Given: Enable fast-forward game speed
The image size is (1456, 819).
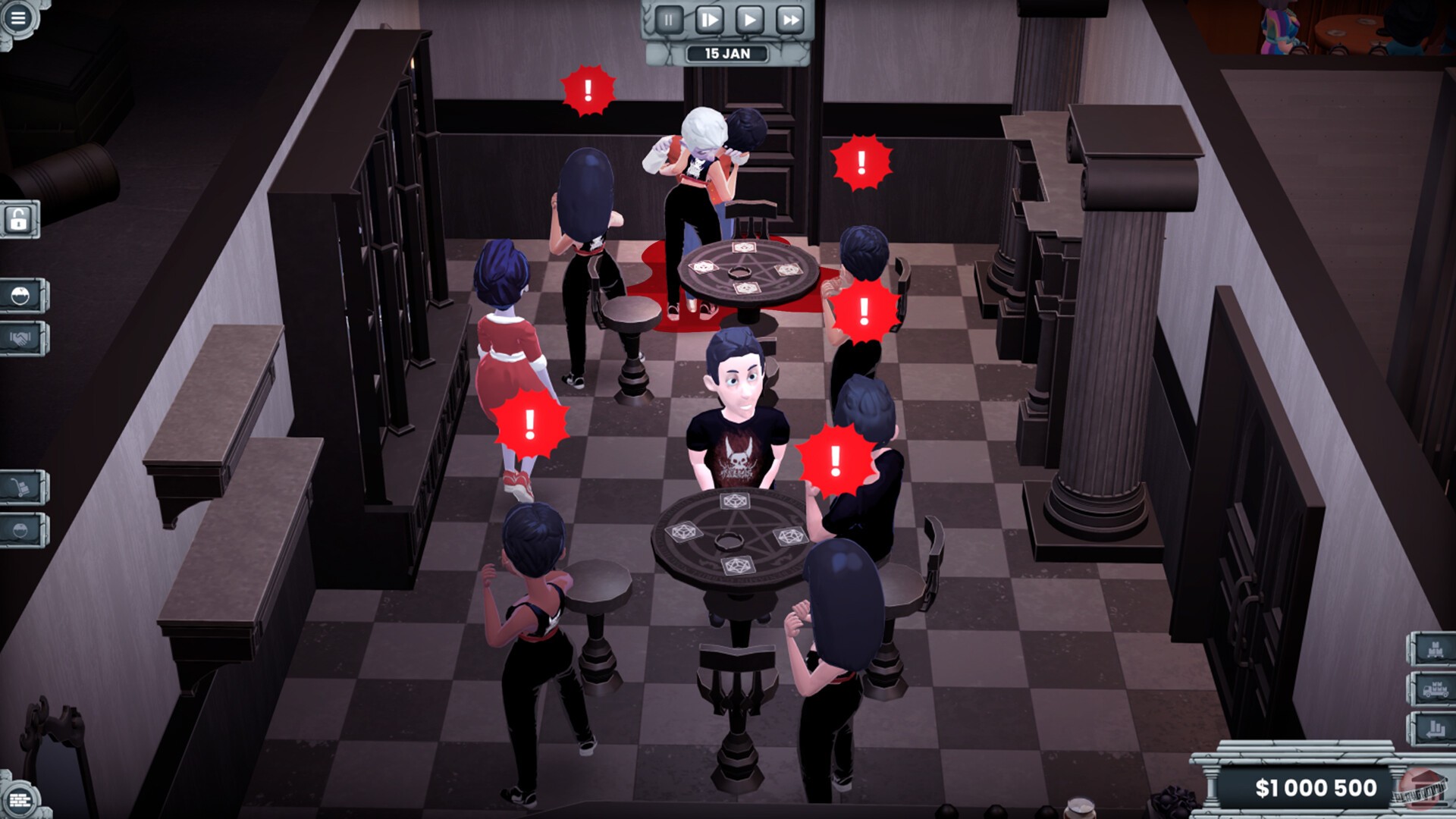Looking at the screenshot, I should [x=791, y=17].
